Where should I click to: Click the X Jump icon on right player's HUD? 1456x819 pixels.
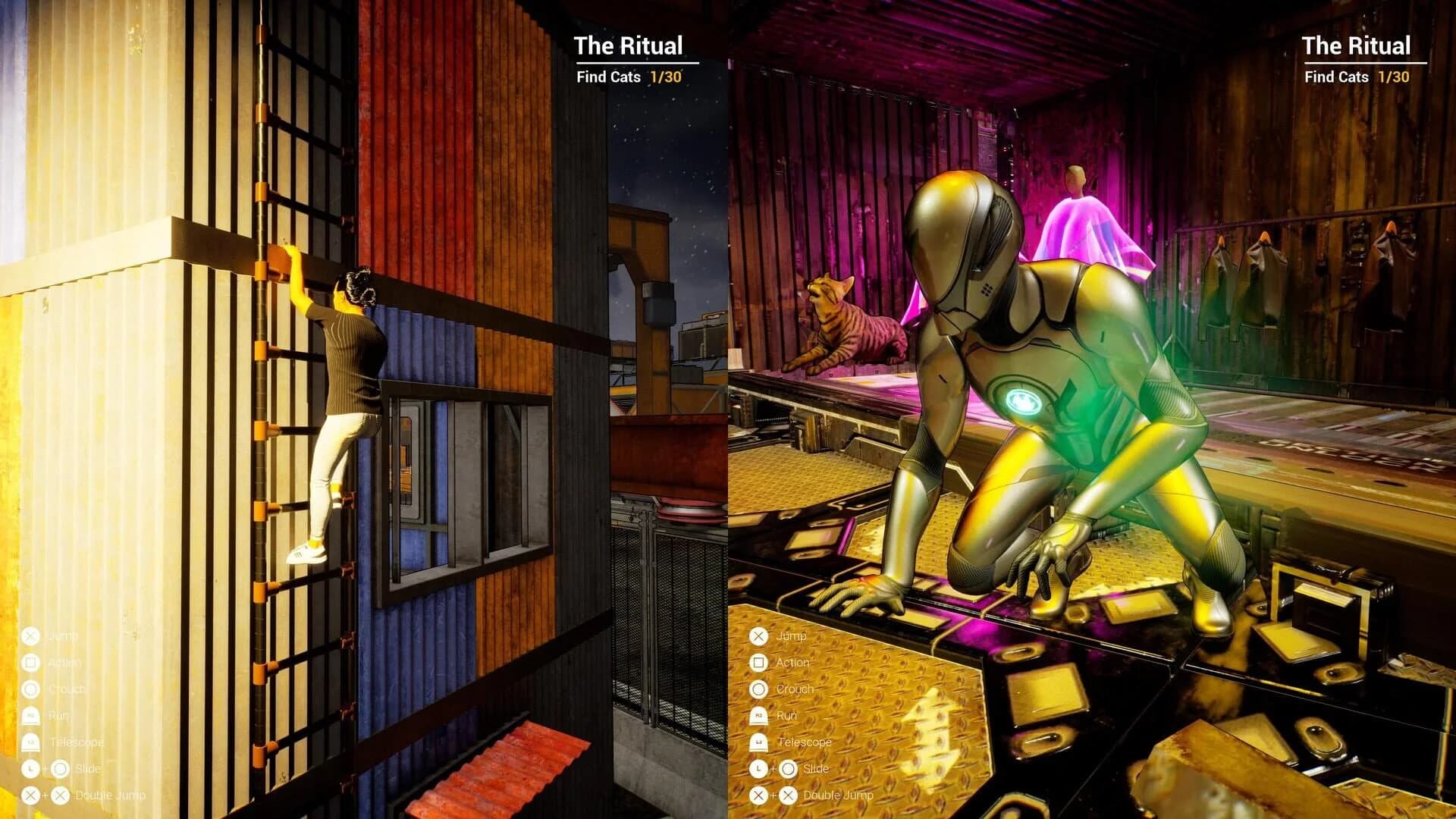757,637
